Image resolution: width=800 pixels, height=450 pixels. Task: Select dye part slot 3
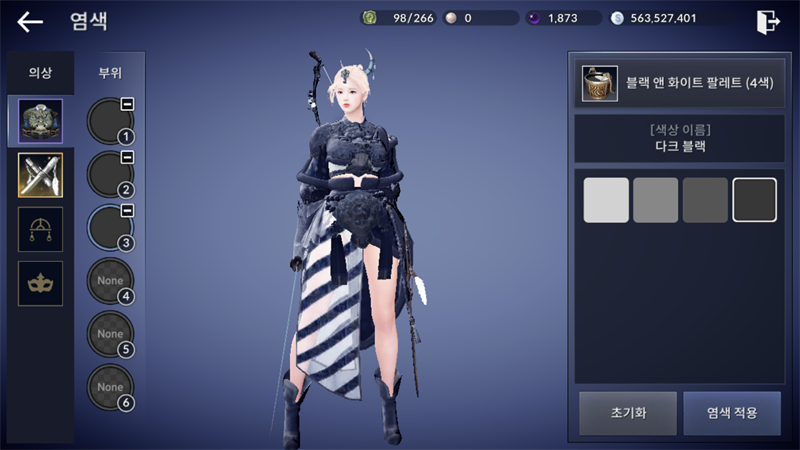click(x=110, y=228)
